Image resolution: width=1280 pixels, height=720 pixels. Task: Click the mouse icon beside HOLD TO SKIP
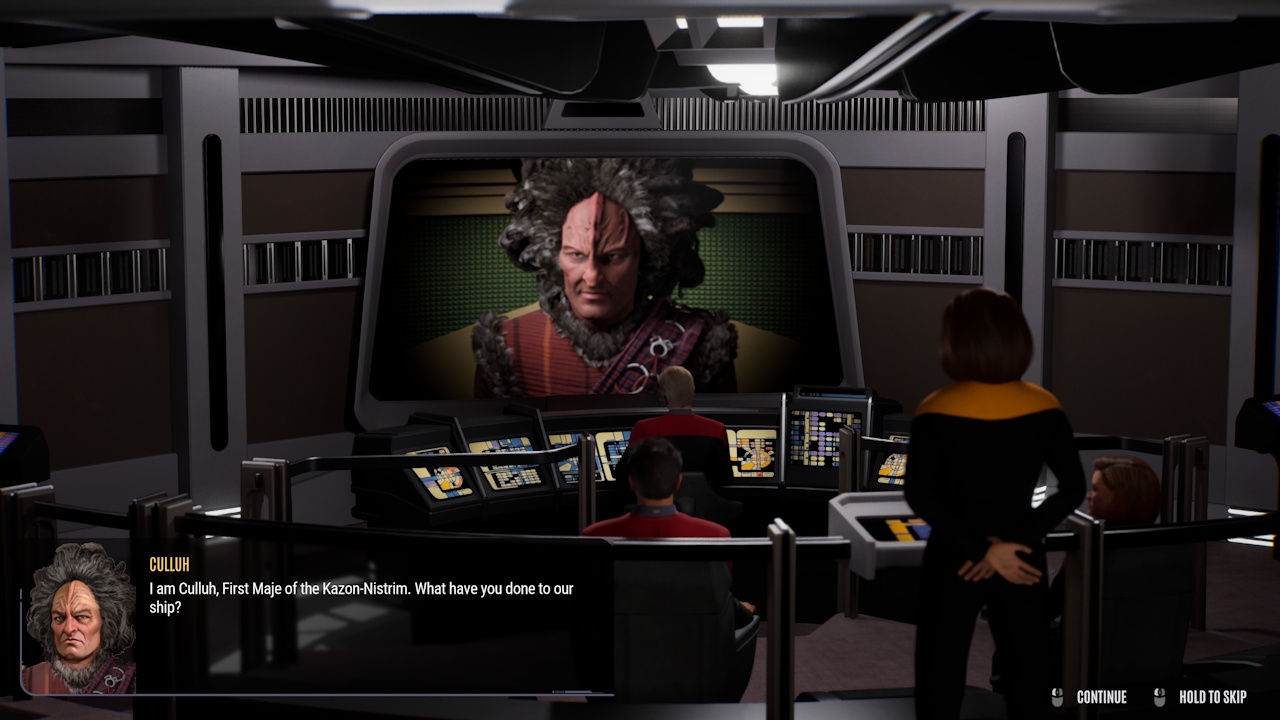[1160, 697]
